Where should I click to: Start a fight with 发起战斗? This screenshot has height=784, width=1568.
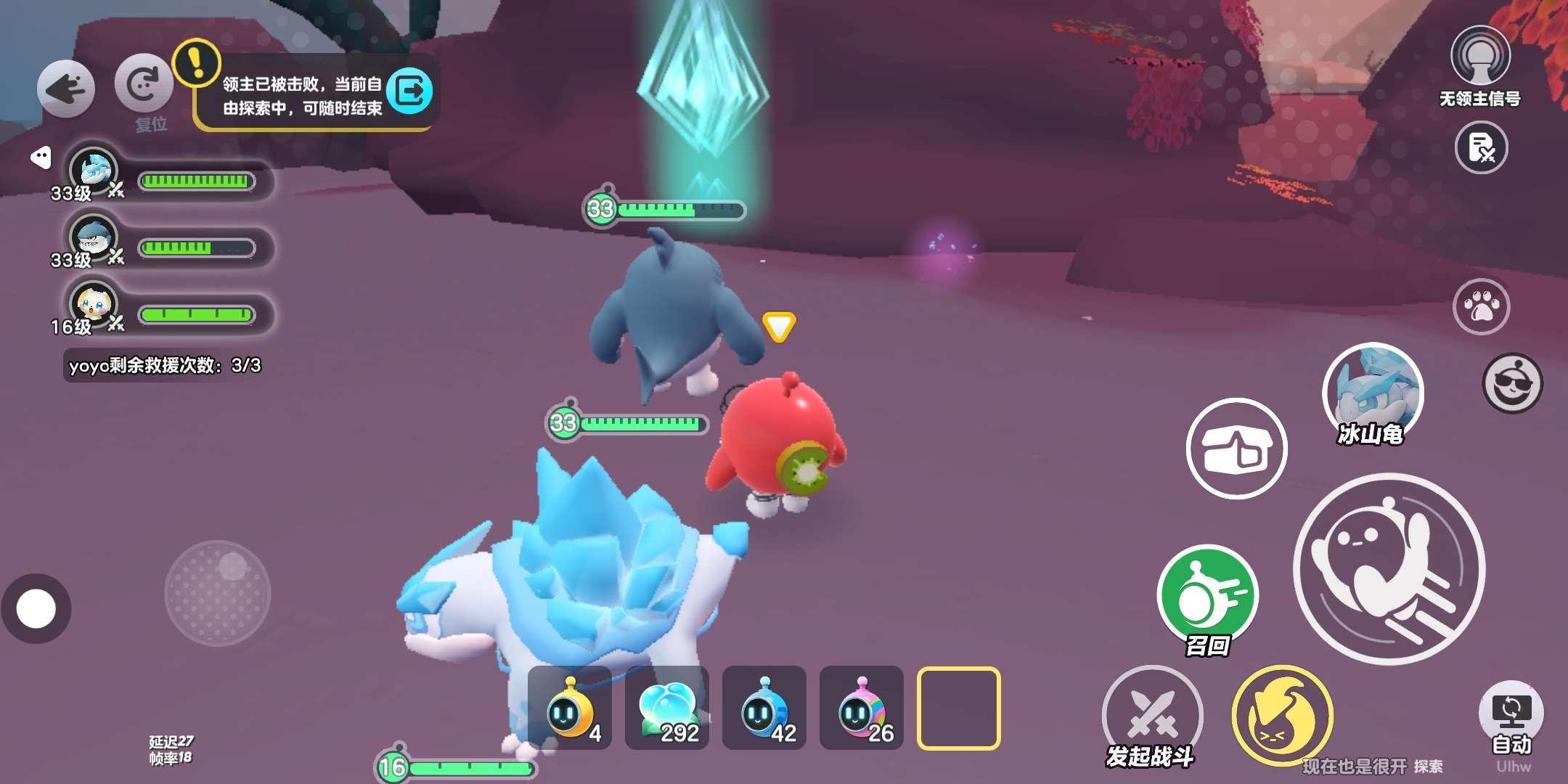click(x=1152, y=715)
